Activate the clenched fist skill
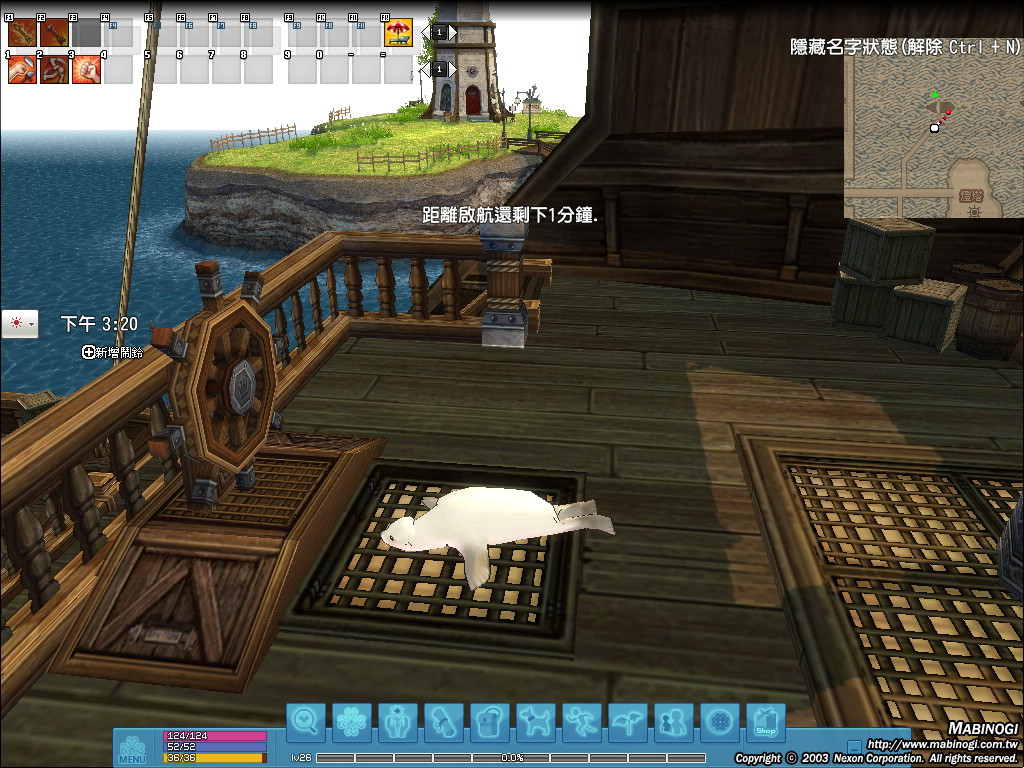Screen dimensions: 1024x768 pos(86,70)
